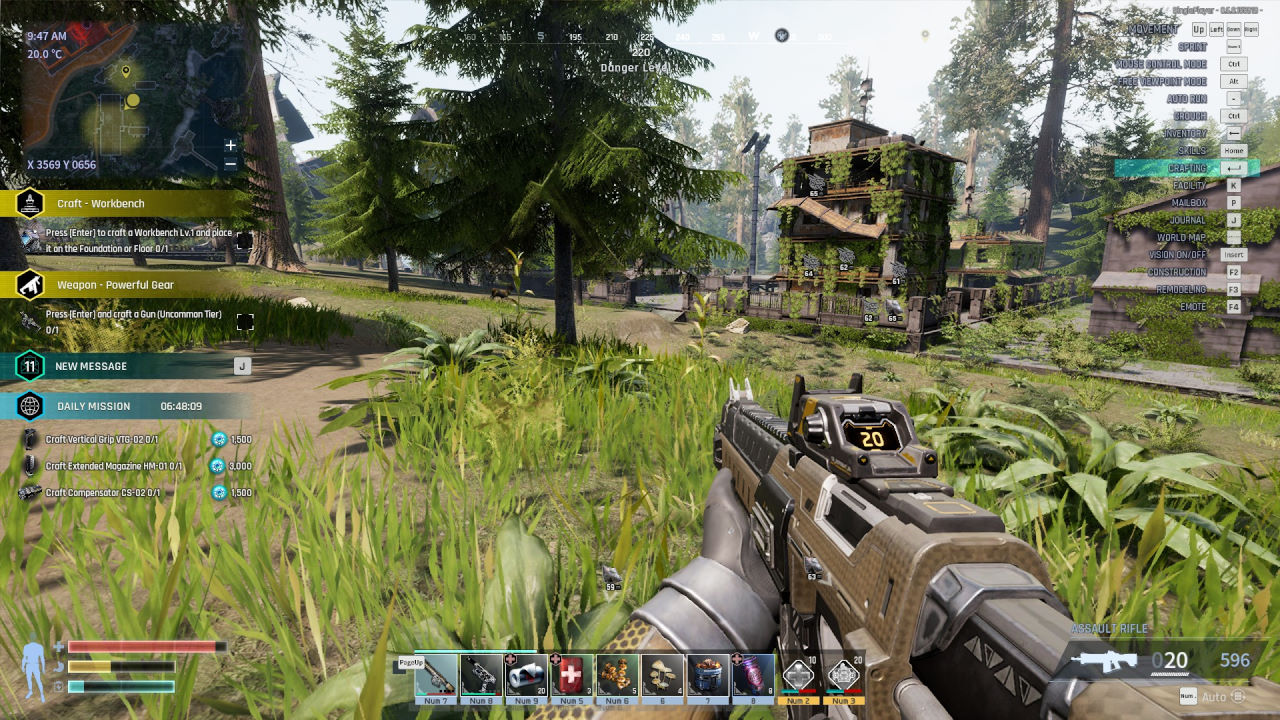Select the bandage roll slot labeled Num 9
The image size is (1280, 720).
[x=526, y=675]
